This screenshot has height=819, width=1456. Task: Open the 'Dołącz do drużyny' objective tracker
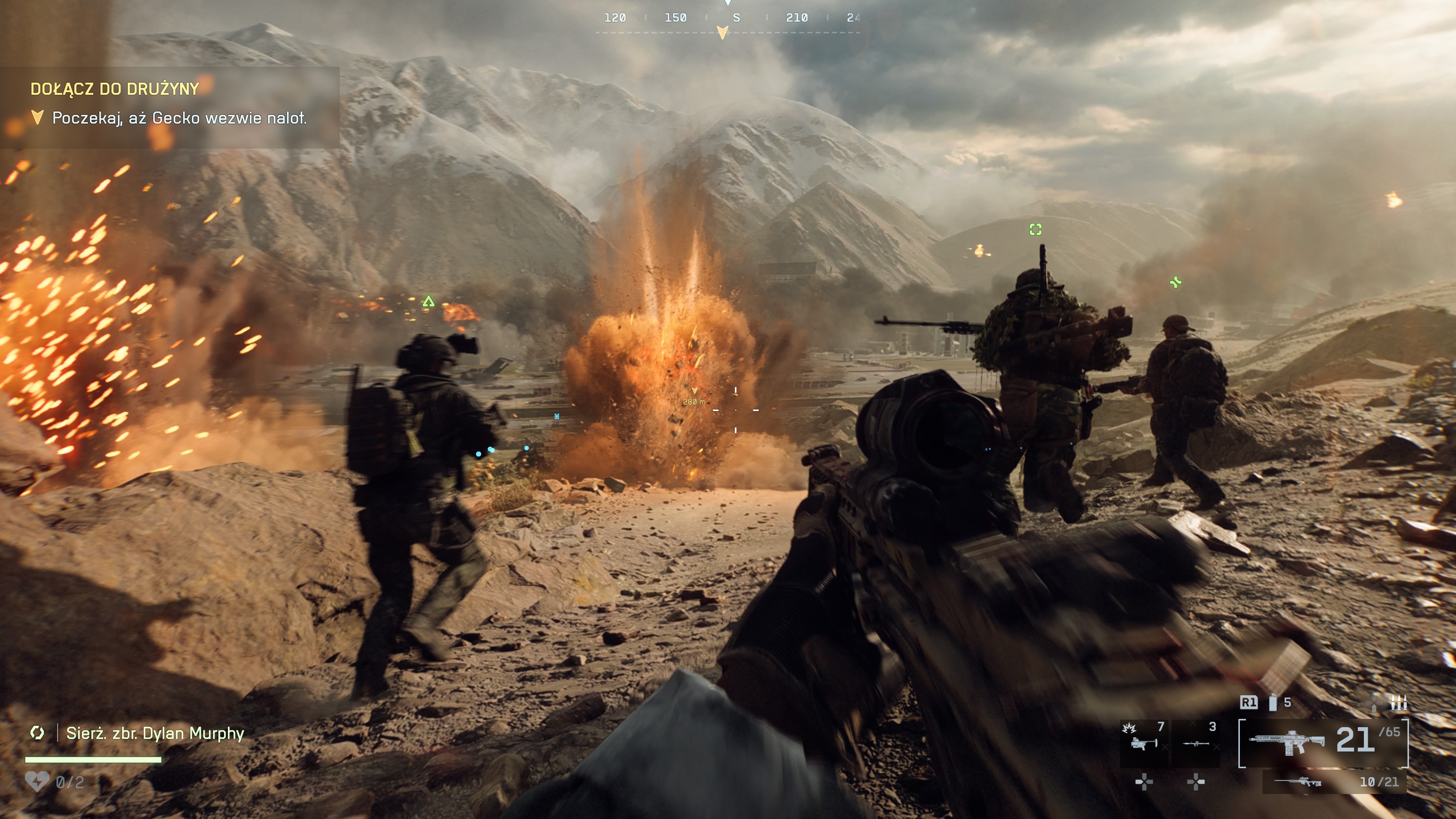coord(115,89)
